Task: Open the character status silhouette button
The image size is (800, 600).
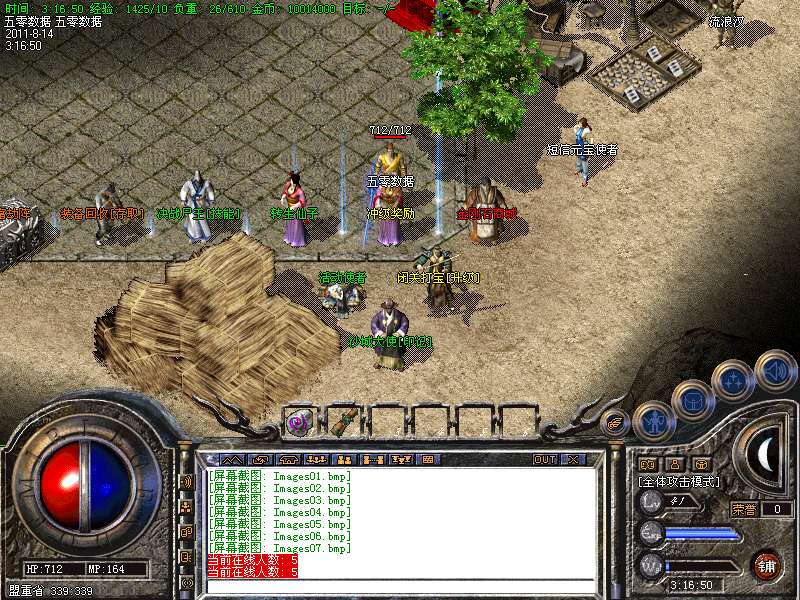Action: [652, 420]
